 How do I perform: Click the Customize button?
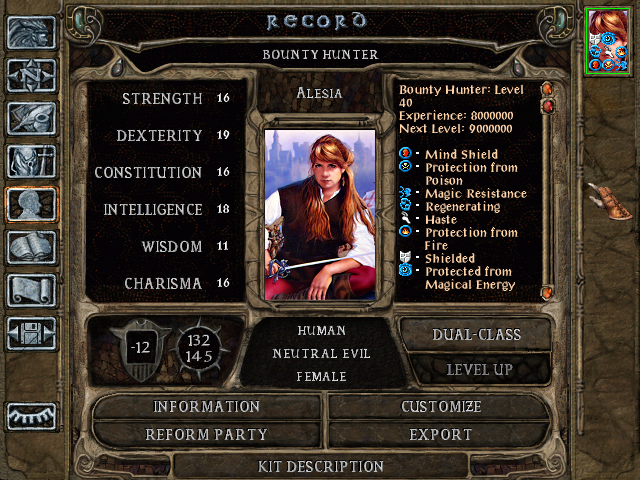(x=441, y=407)
